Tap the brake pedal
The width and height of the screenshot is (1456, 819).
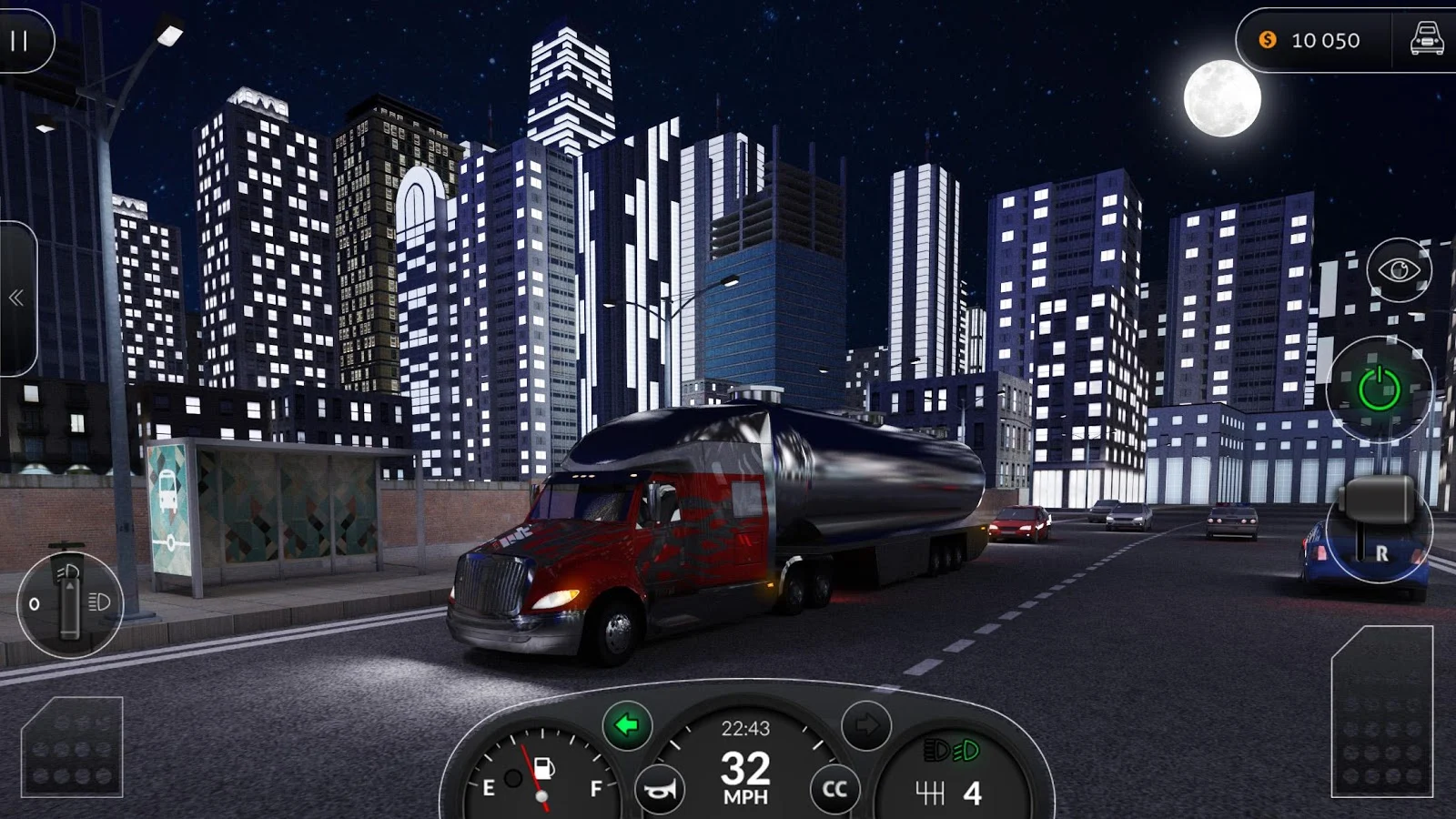pyautogui.click(x=72, y=747)
